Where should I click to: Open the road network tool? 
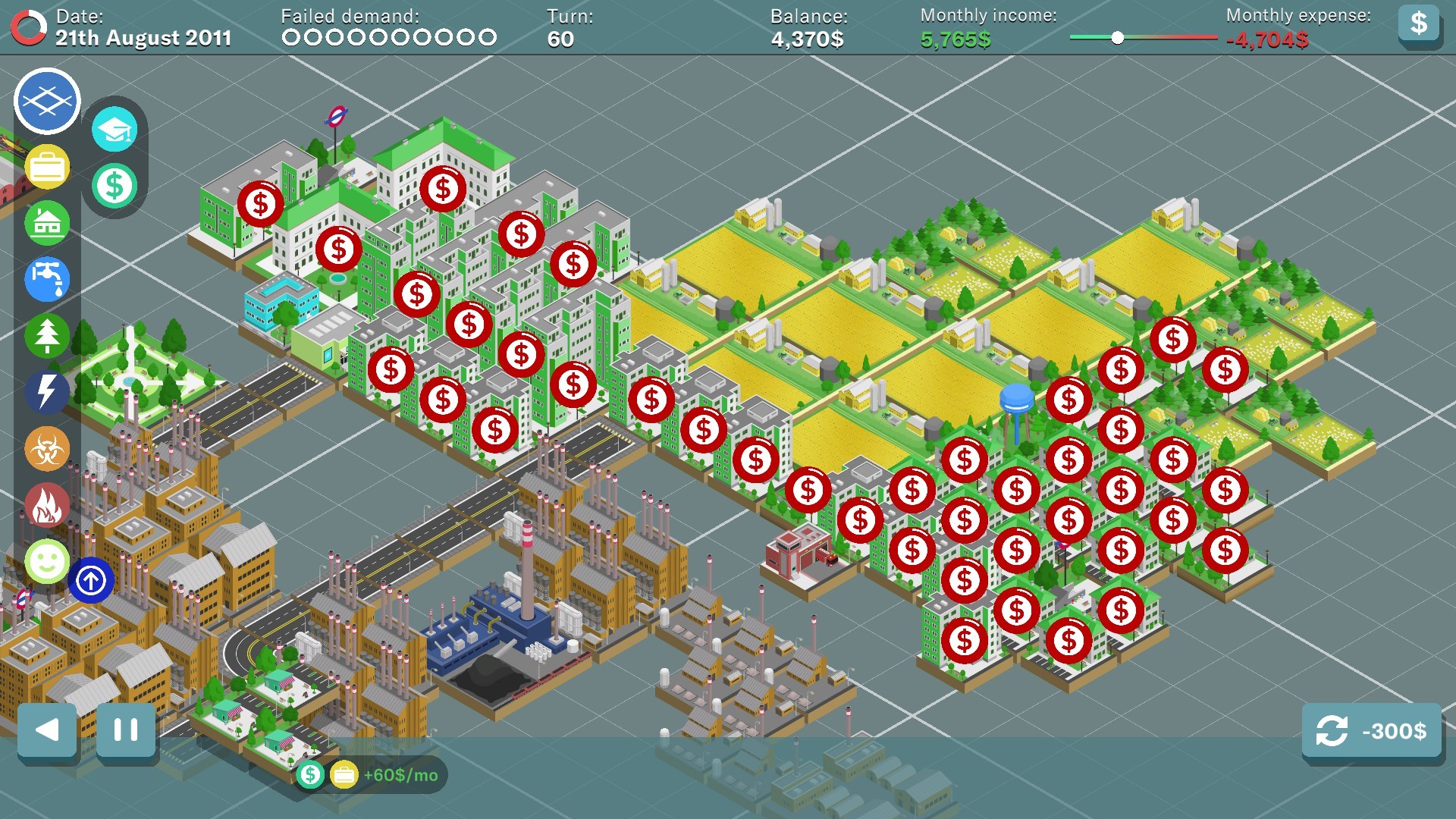point(46,102)
